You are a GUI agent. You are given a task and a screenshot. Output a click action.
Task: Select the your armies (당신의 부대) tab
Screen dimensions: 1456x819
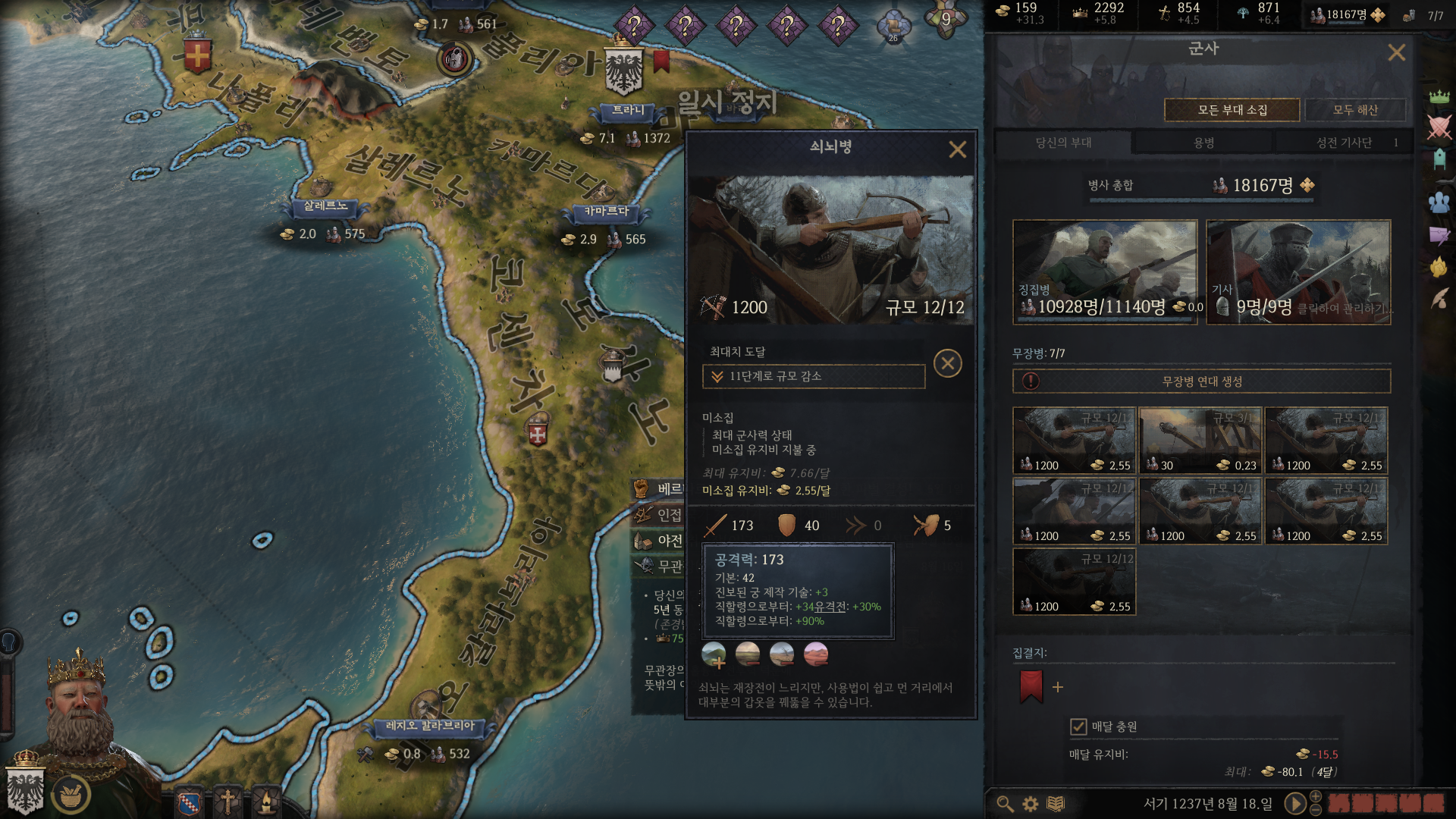click(x=1063, y=143)
